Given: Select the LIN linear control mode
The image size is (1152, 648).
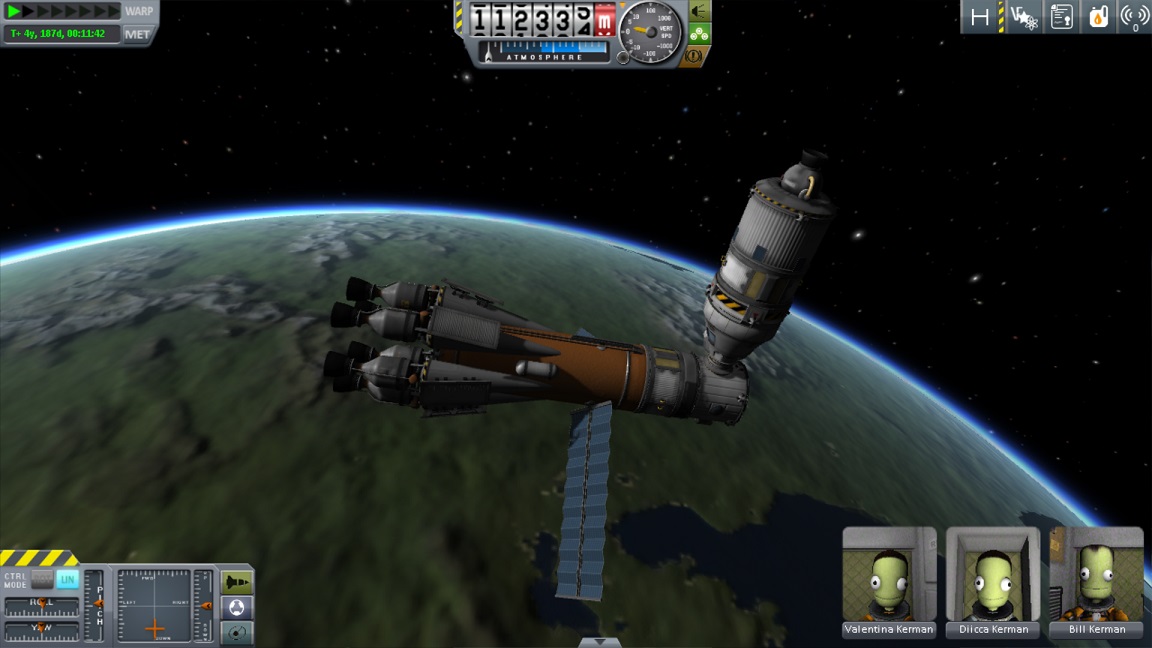Looking at the screenshot, I should pos(67,579).
